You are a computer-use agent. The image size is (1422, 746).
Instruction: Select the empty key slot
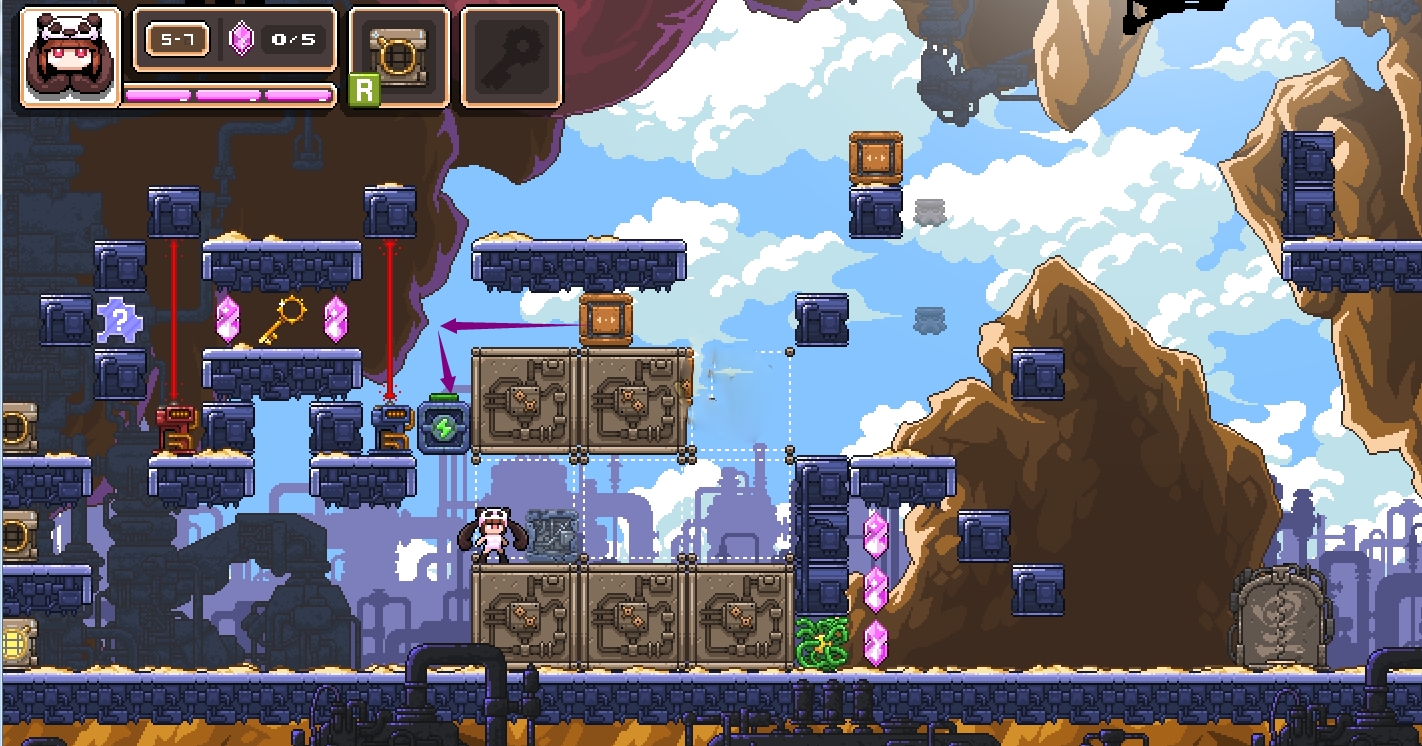click(x=511, y=56)
